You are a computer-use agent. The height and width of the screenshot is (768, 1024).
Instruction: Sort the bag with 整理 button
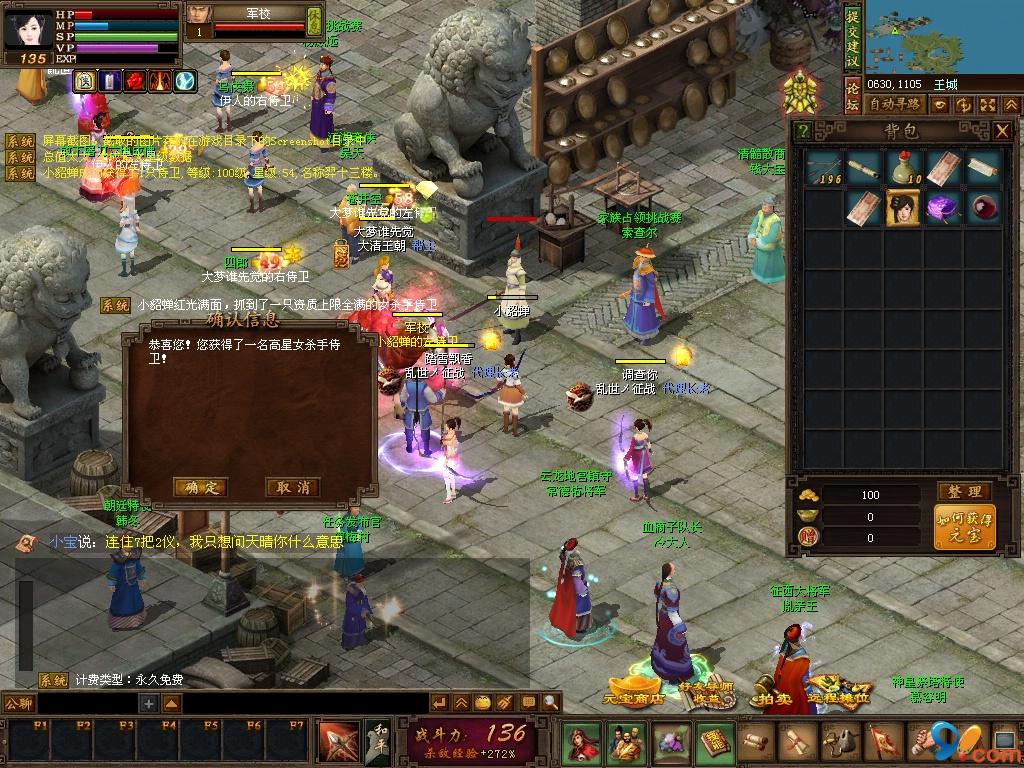click(x=965, y=492)
